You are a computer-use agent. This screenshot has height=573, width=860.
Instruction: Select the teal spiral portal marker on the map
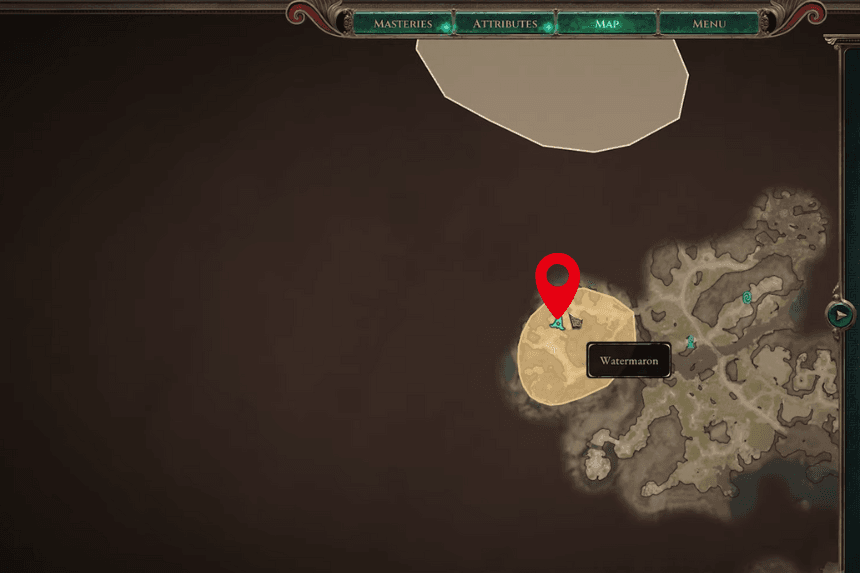tap(748, 297)
